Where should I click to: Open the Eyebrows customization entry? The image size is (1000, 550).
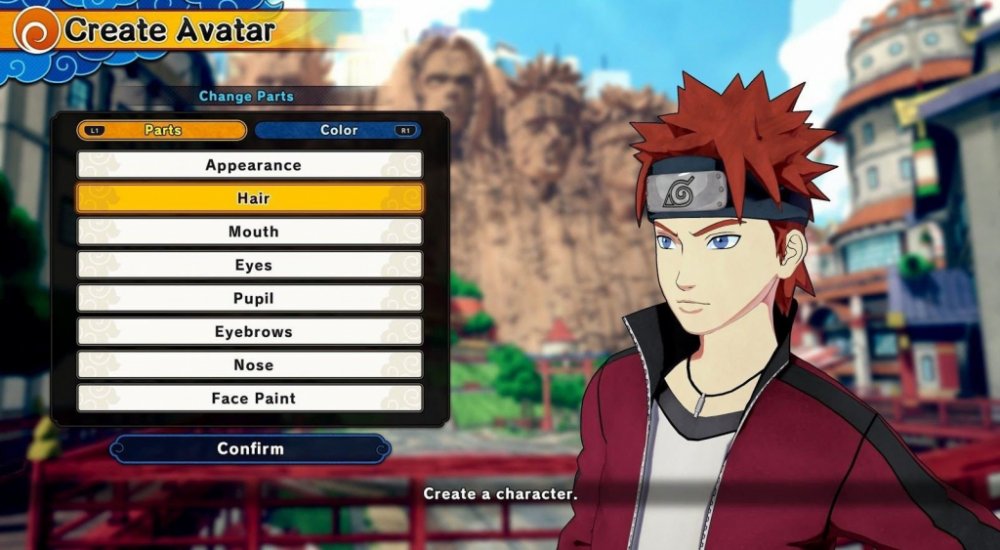tap(250, 331)
